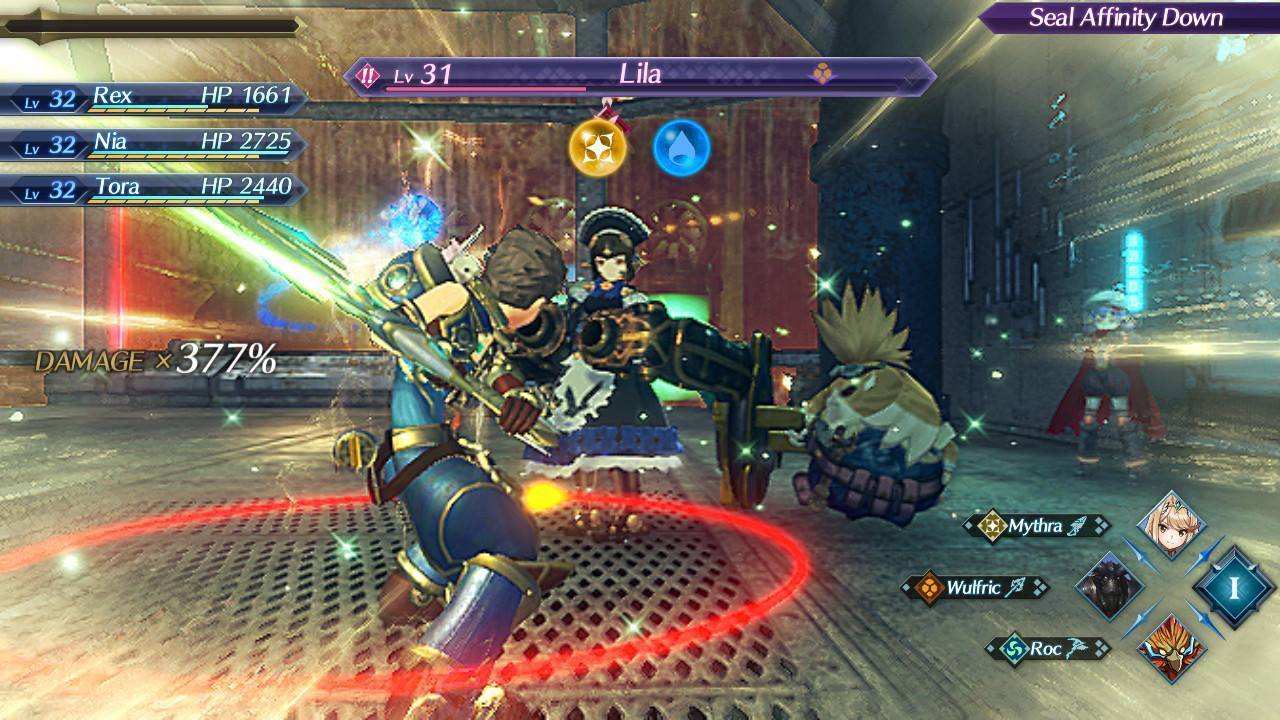The height and width of the screenshot is (720, 1280).
Task: Select Rex's party status row
Action: (155, 98)
